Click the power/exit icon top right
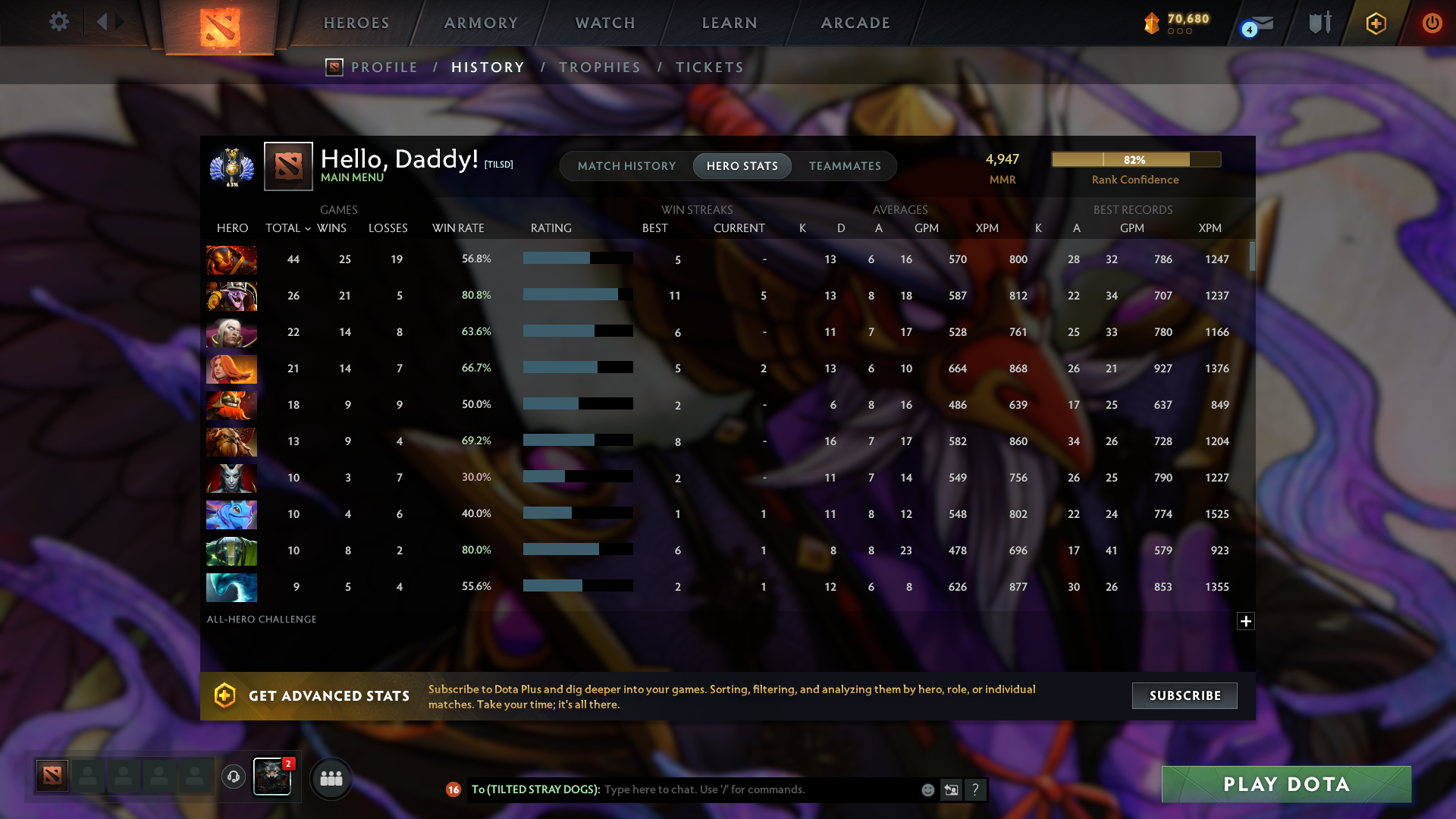 pyautogui.click(x=1432, y=24)
